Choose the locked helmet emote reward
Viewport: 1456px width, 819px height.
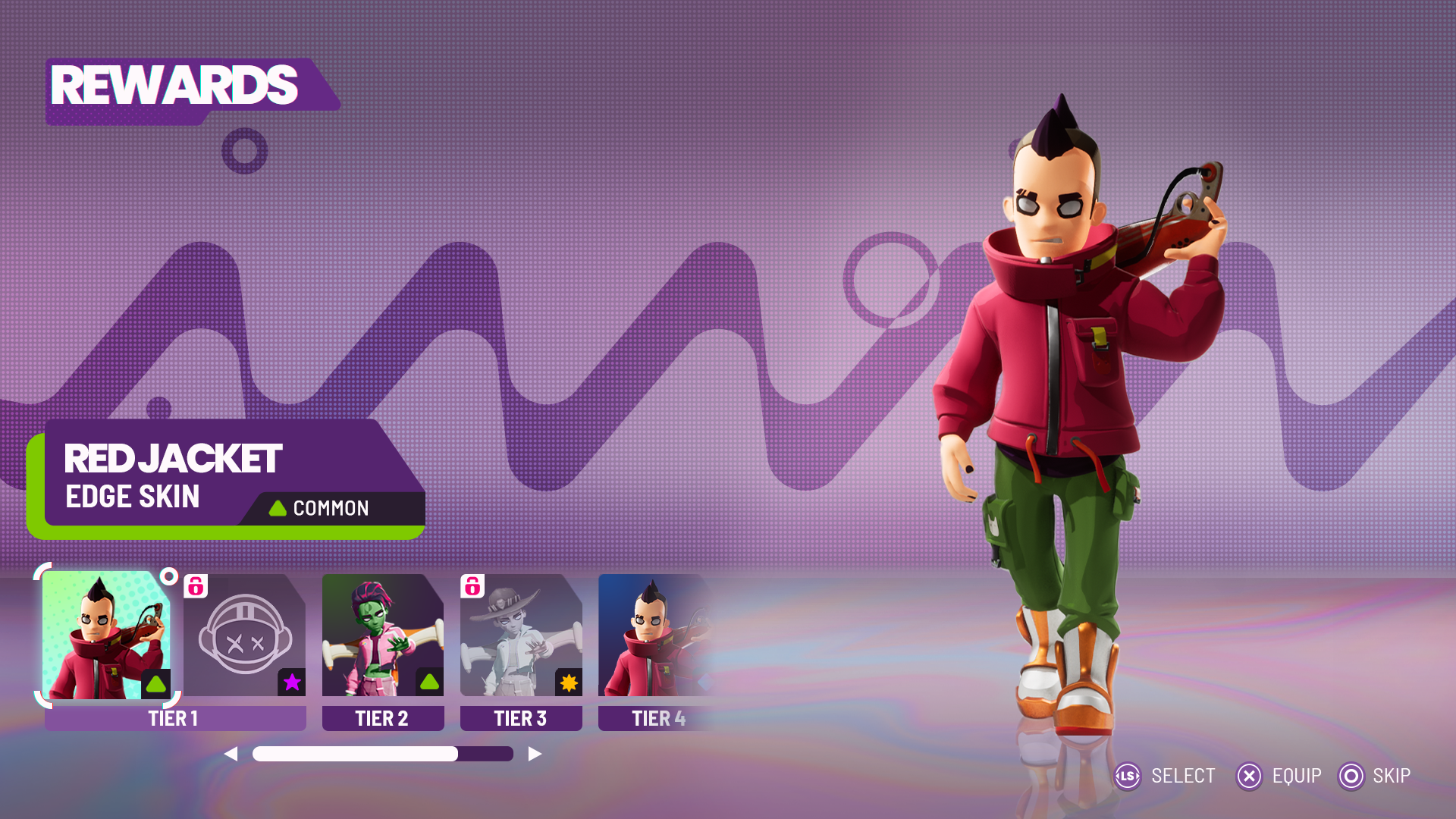pos(244,635)
